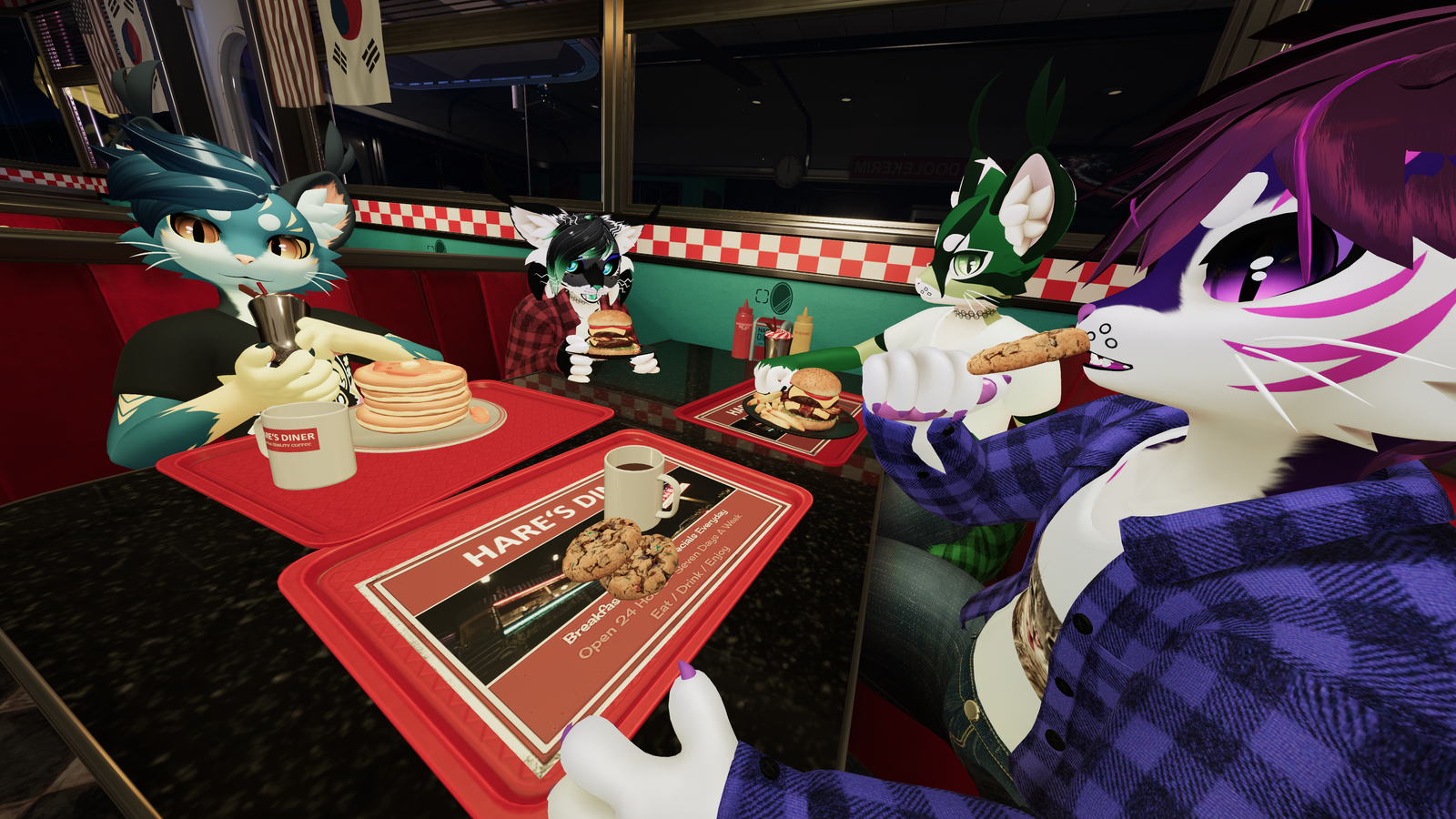Viewport: 1456px width, 819px height.
Task: Click the dashed square frame wall icon
Action: 763,295
